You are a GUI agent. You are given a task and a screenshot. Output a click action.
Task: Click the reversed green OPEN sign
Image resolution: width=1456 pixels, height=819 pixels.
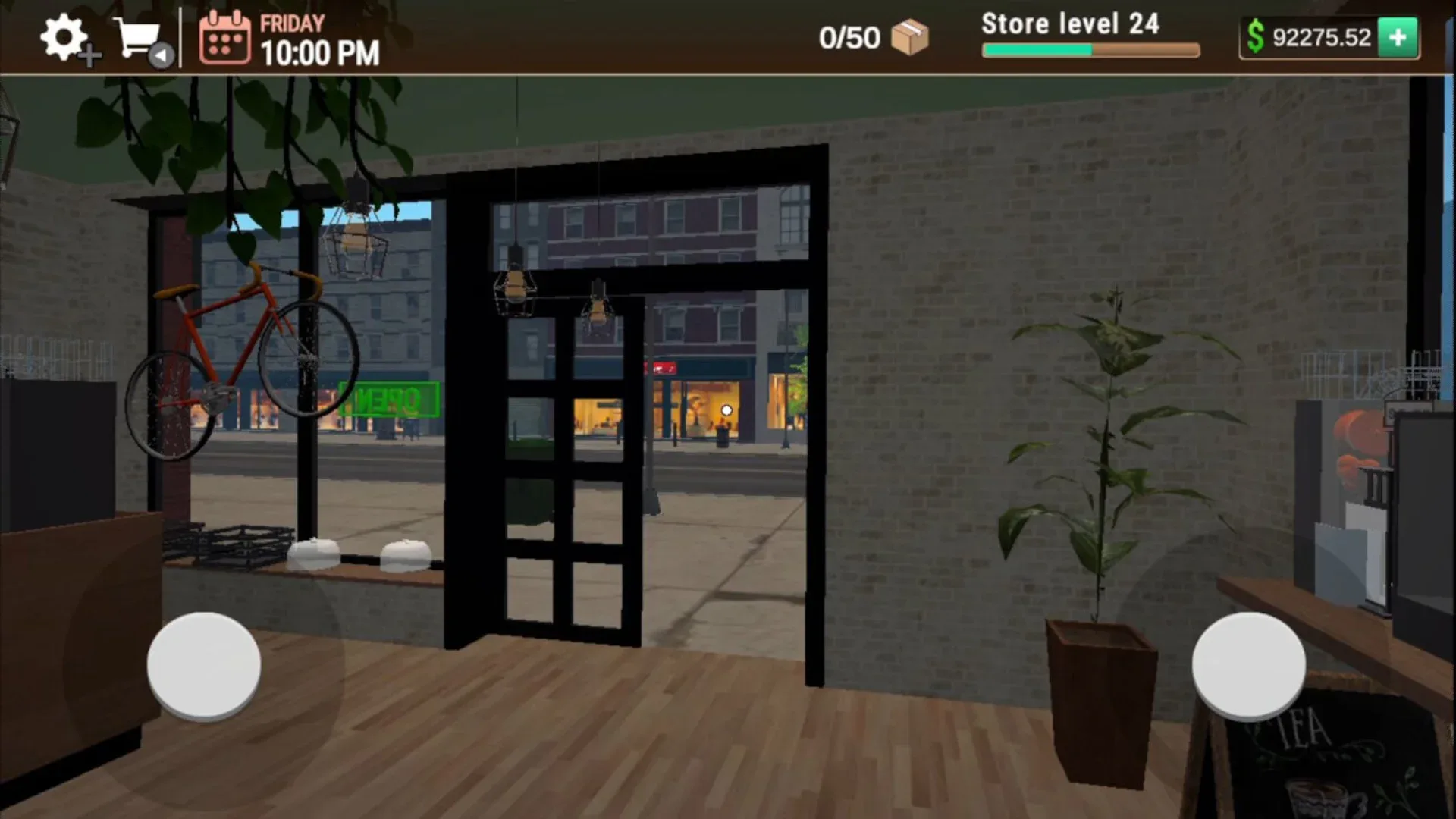point(390,400)
